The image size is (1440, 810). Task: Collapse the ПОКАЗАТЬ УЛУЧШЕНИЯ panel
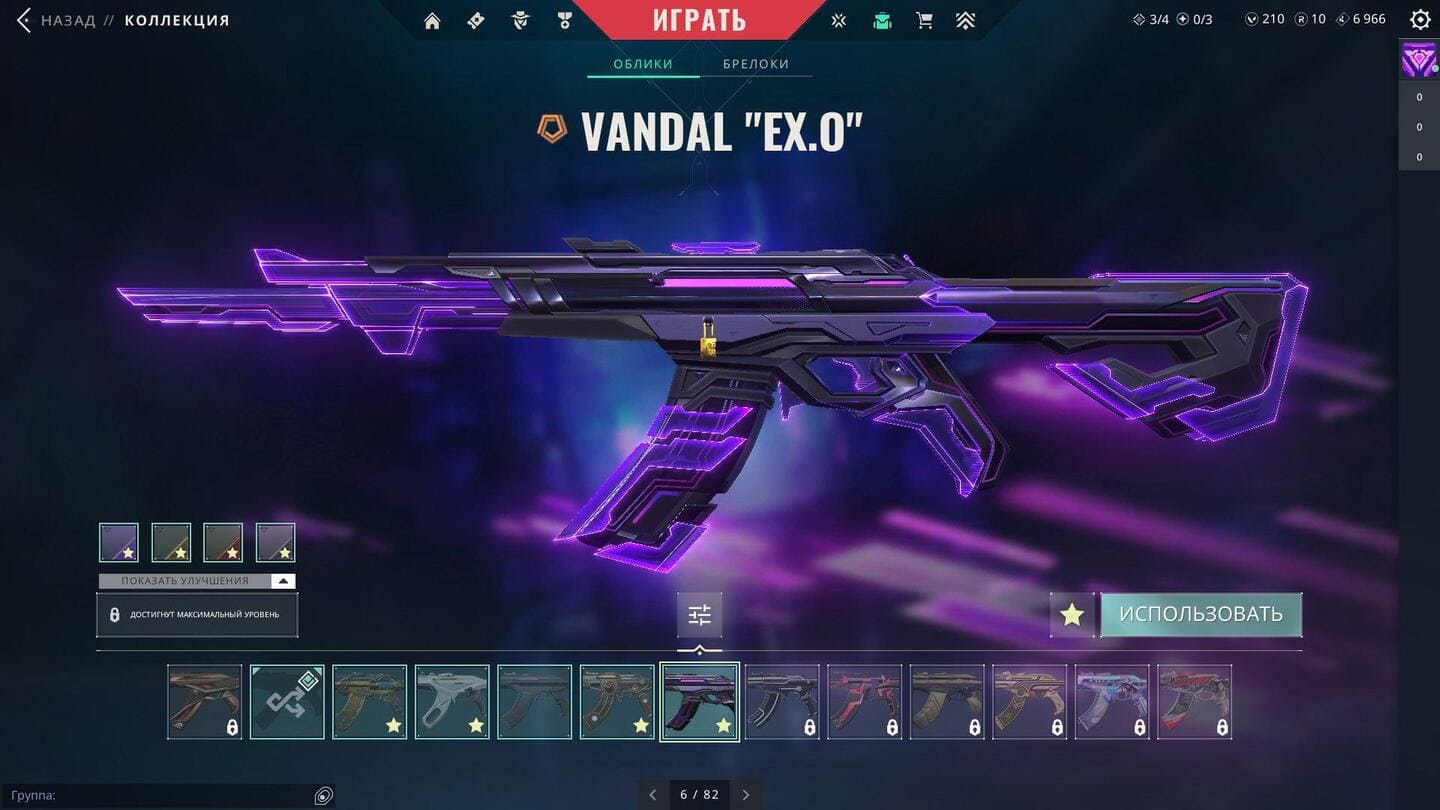(284, 581)
